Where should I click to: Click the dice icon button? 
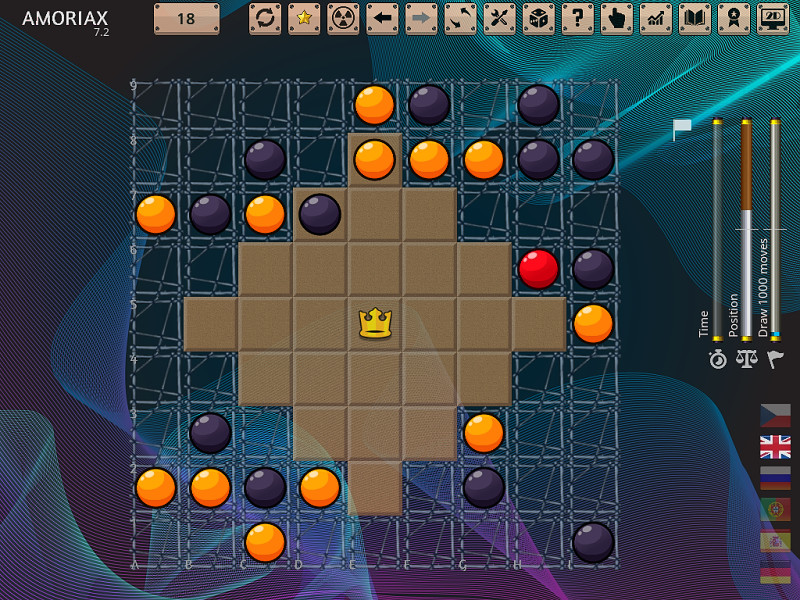tap(538, 18)
